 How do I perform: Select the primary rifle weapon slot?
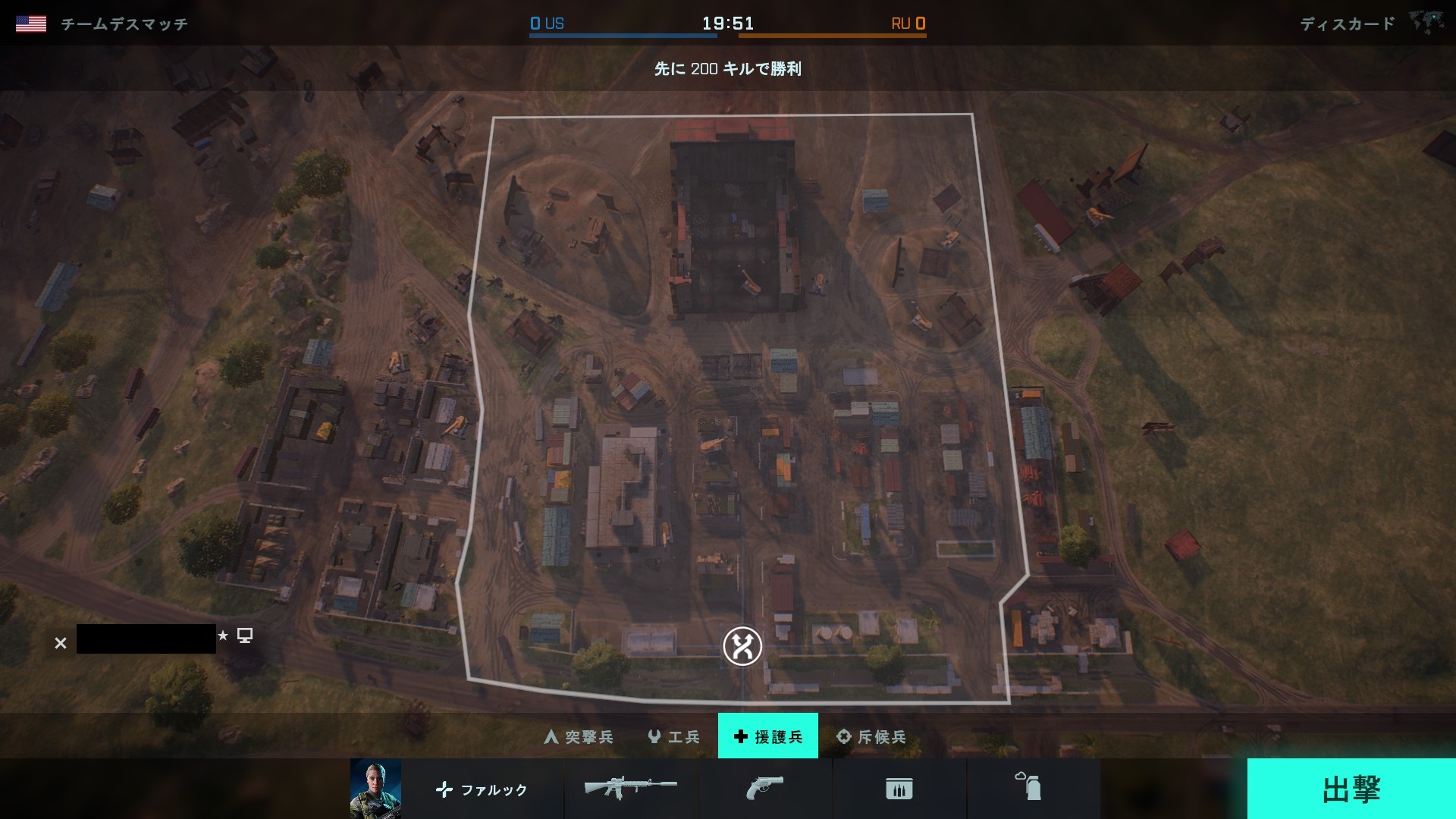[x=630, y=789]
